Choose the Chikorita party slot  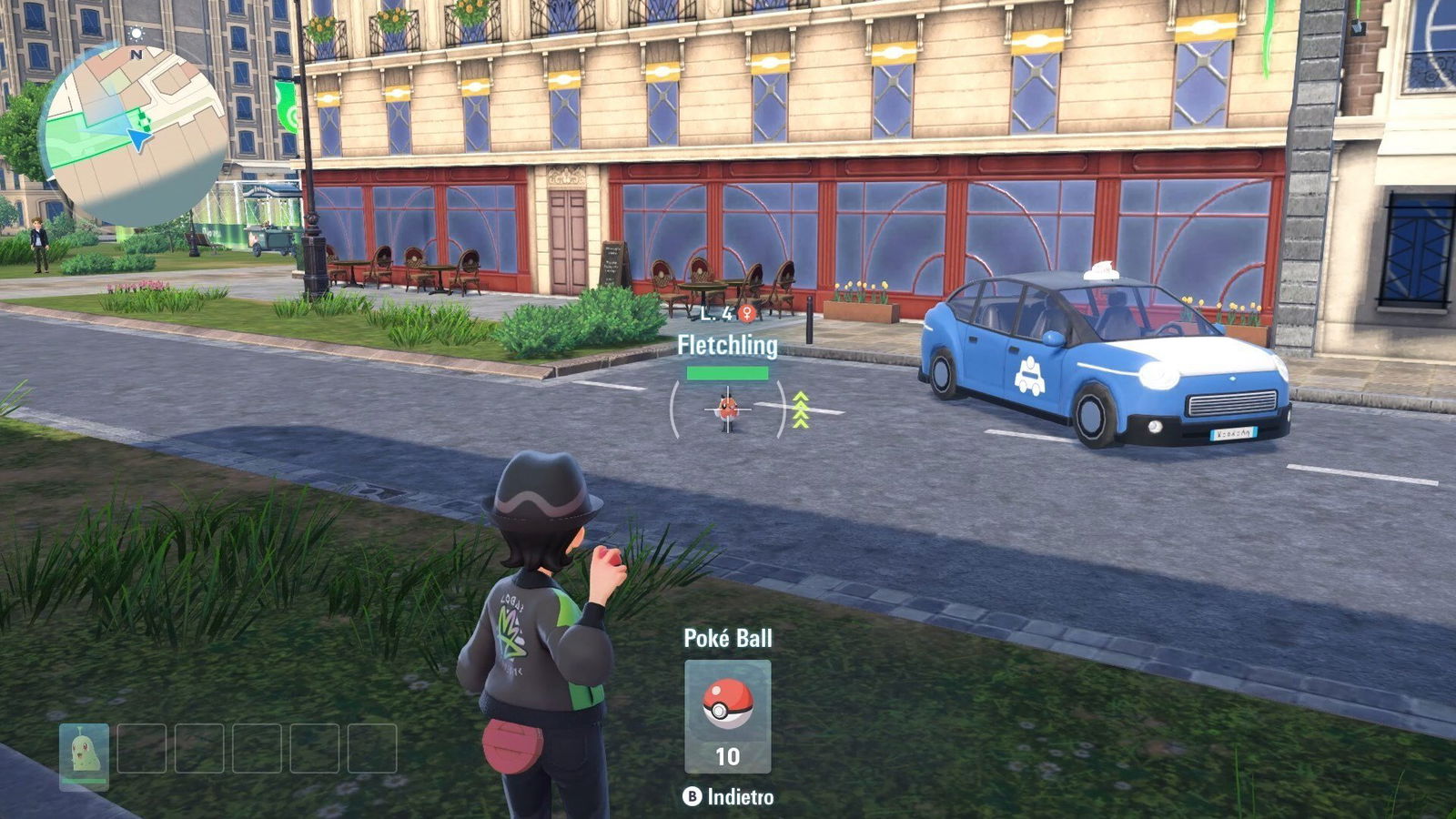point(85,754)
